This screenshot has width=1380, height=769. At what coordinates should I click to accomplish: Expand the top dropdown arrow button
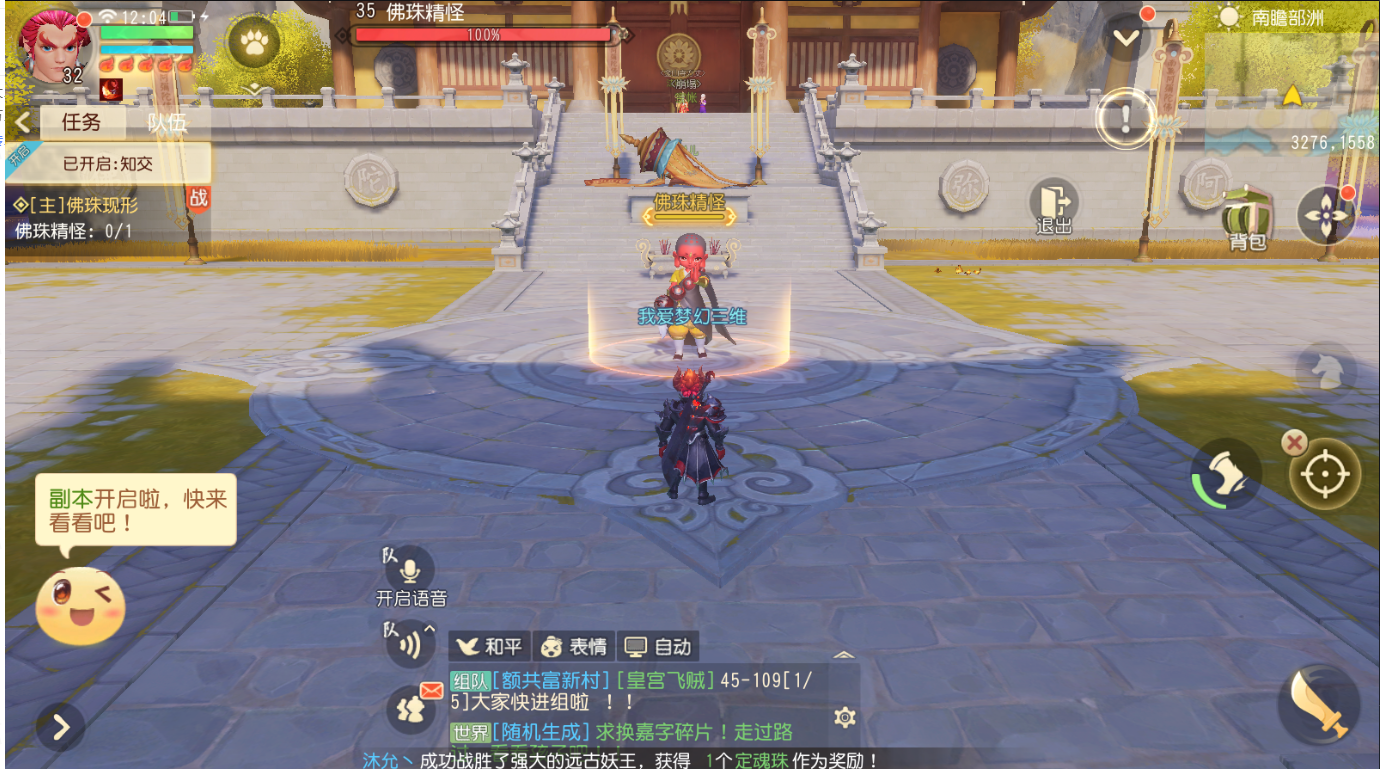1126,39
